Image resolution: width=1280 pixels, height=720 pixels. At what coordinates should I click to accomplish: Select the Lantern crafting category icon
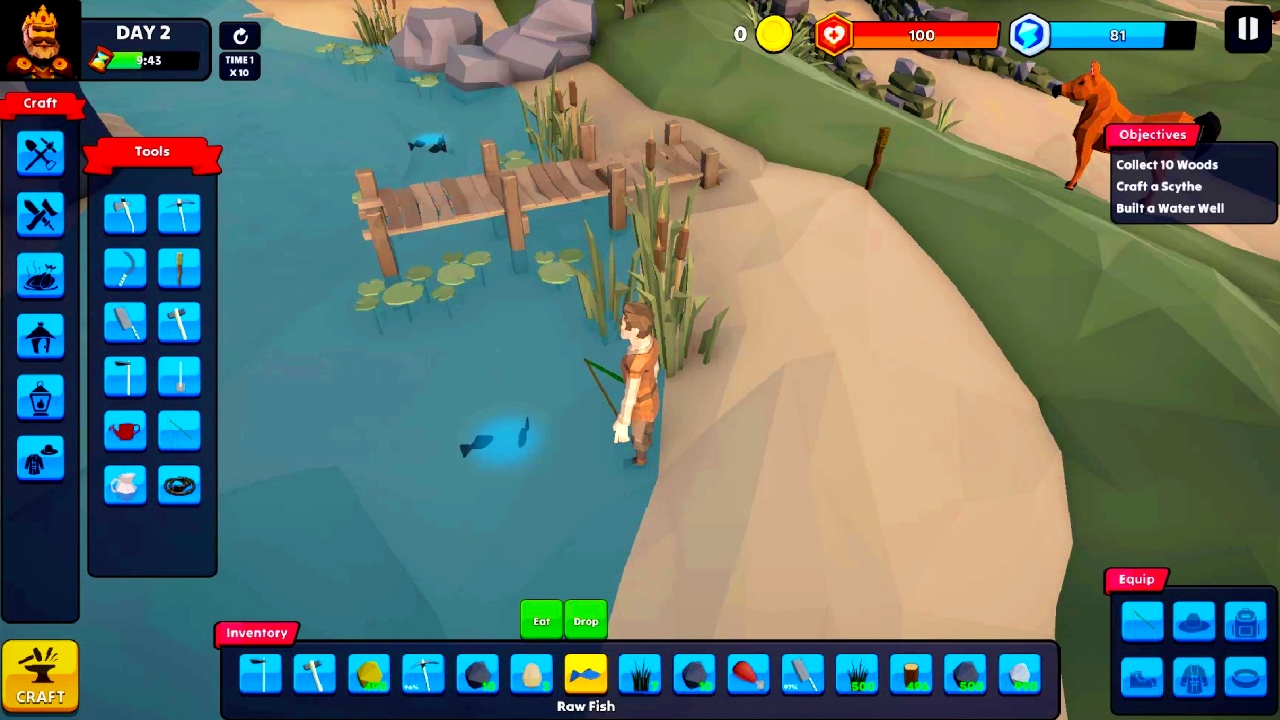[x=40, y=398]
